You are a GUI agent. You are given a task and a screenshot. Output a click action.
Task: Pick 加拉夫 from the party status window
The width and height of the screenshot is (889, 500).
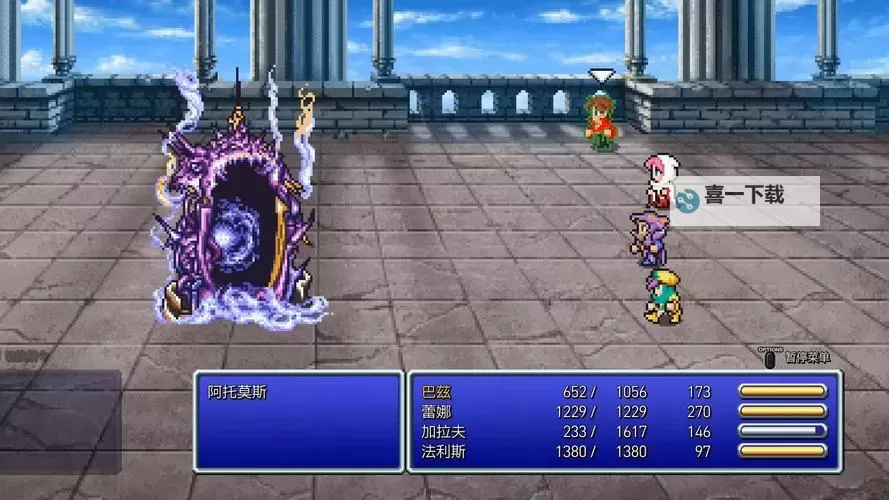(443, 431)
